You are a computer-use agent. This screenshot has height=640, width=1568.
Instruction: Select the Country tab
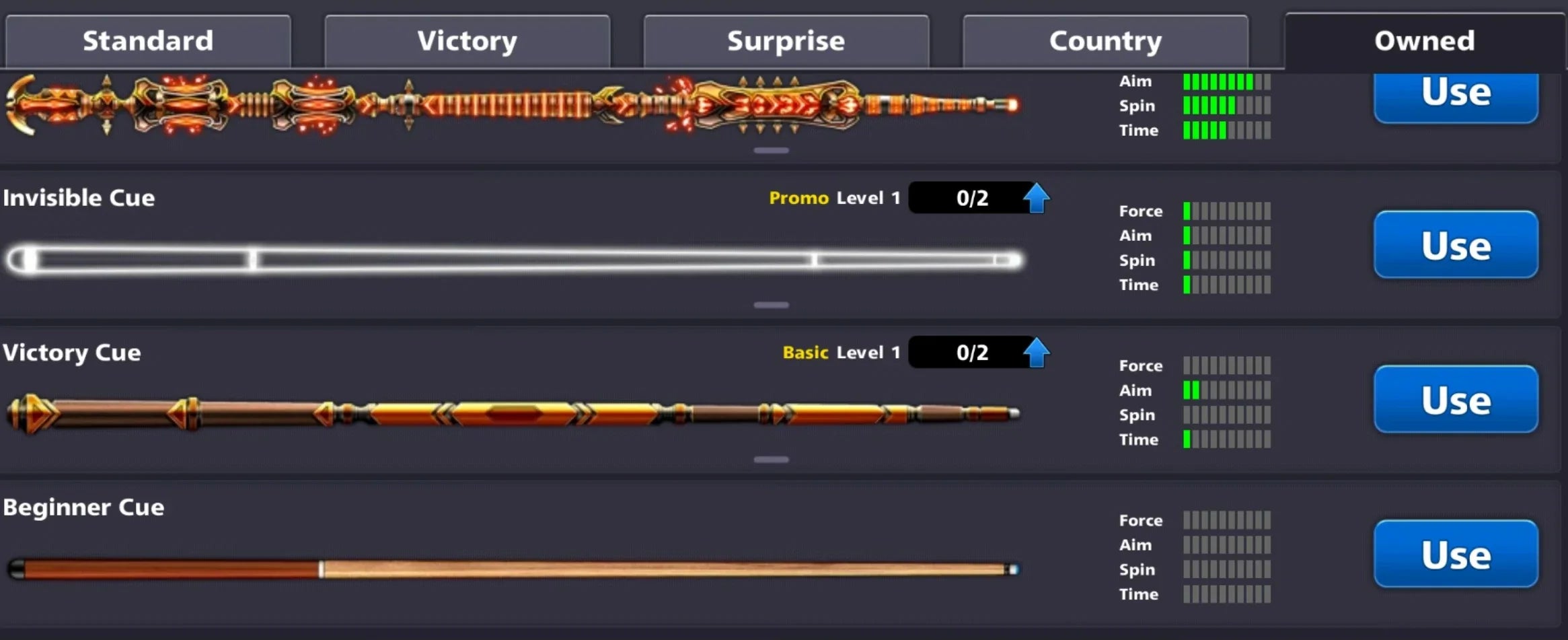coord(1105,40)
